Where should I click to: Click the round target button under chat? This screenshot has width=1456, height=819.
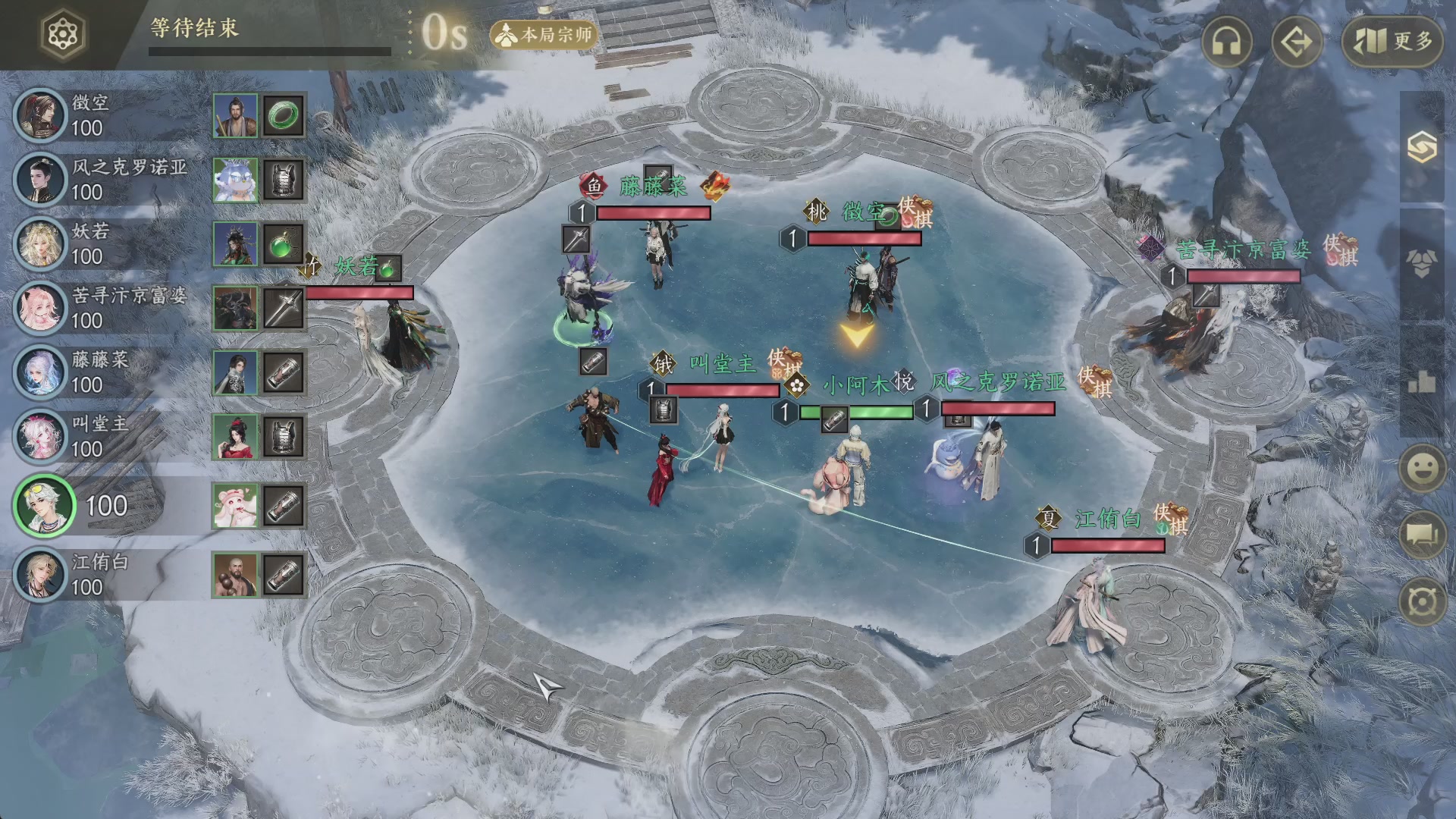[x=1422, y=603]
